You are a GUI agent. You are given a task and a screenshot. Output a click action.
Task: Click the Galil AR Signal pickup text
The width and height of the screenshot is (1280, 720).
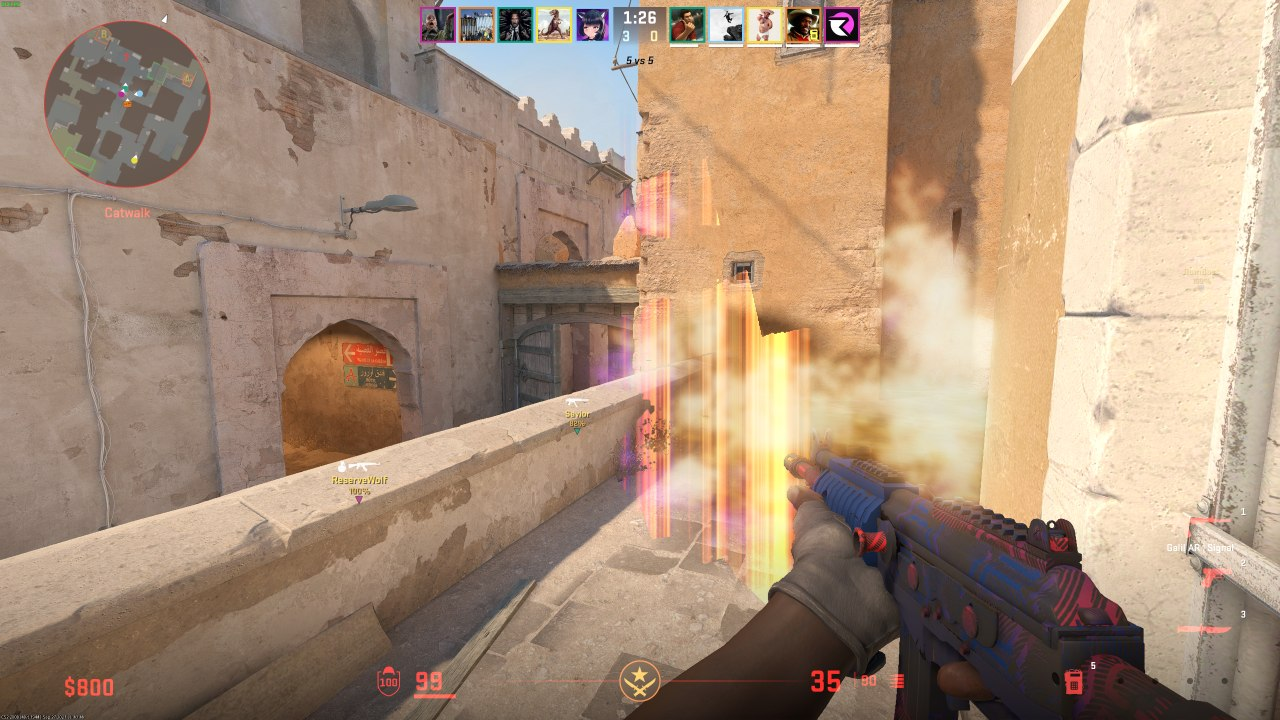click(x=1200, y=547)
